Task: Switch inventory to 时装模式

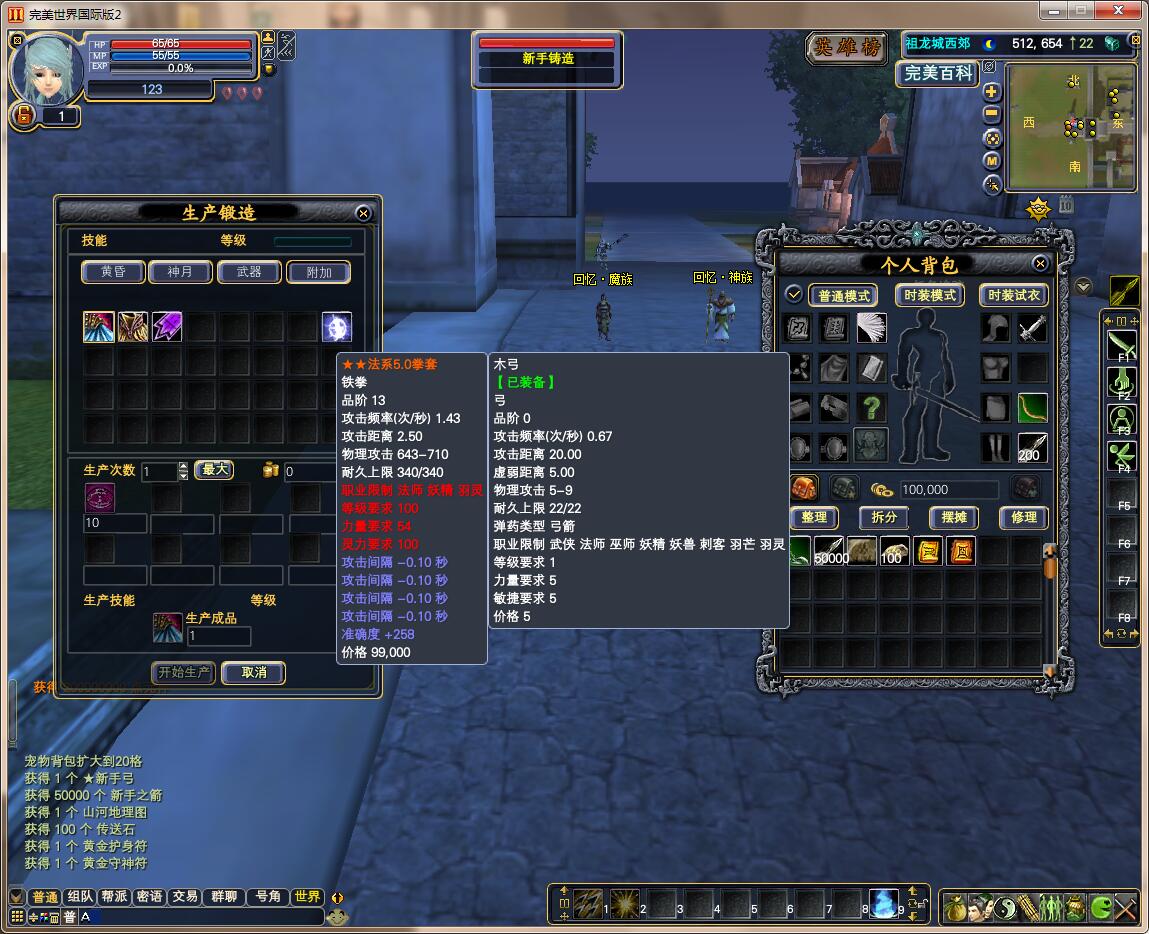Action: coord(930,295)
